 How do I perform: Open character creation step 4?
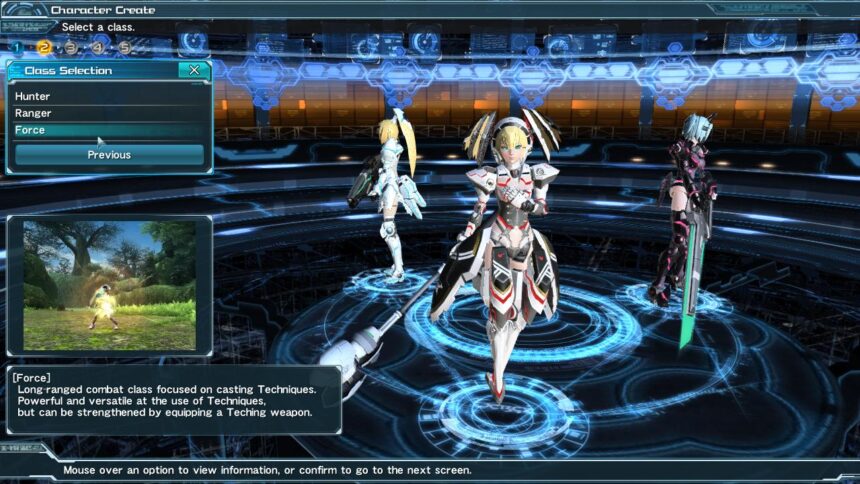(x=98, y=47)
